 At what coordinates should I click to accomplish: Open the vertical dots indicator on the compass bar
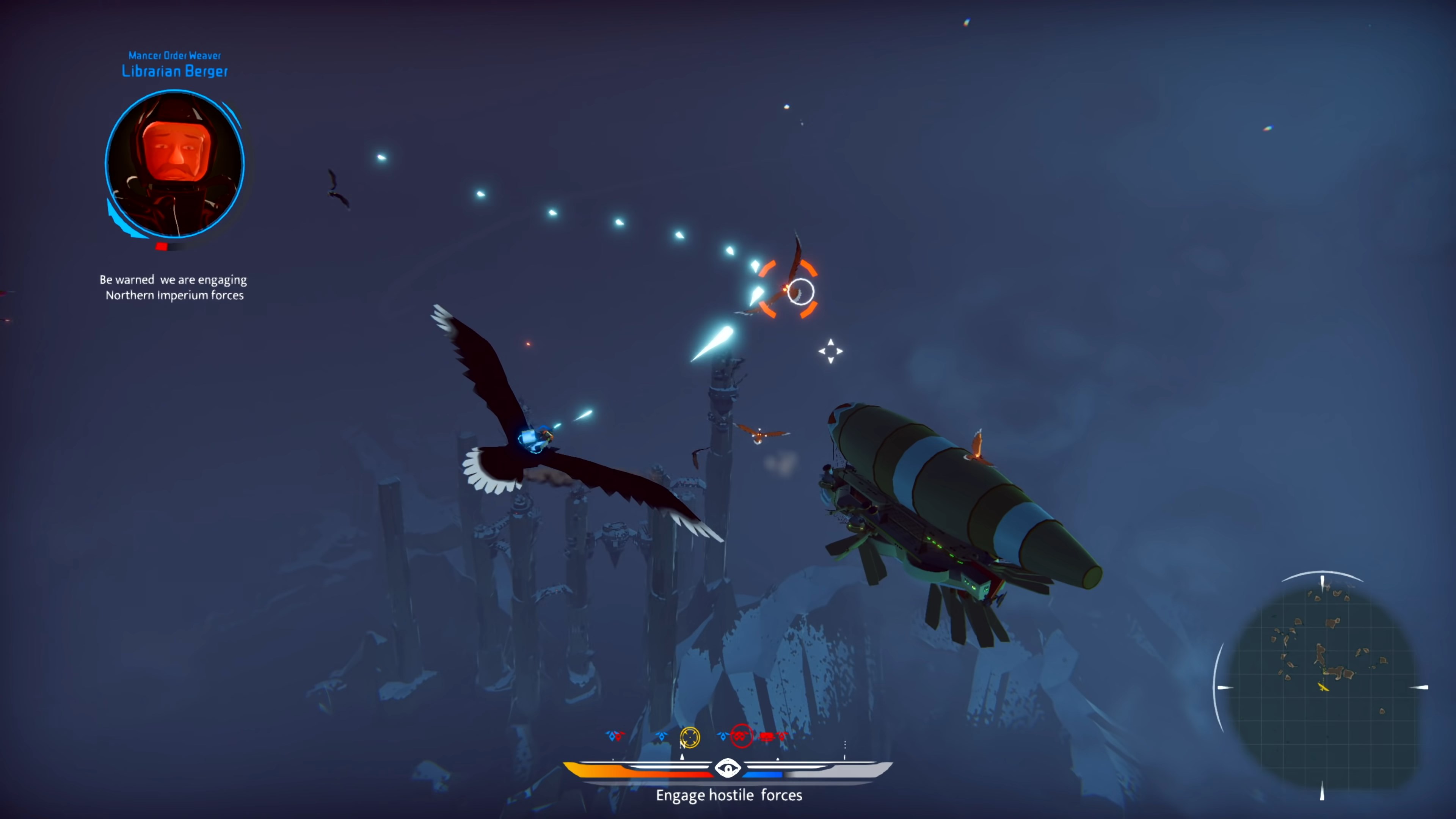[x=845, y=745]
